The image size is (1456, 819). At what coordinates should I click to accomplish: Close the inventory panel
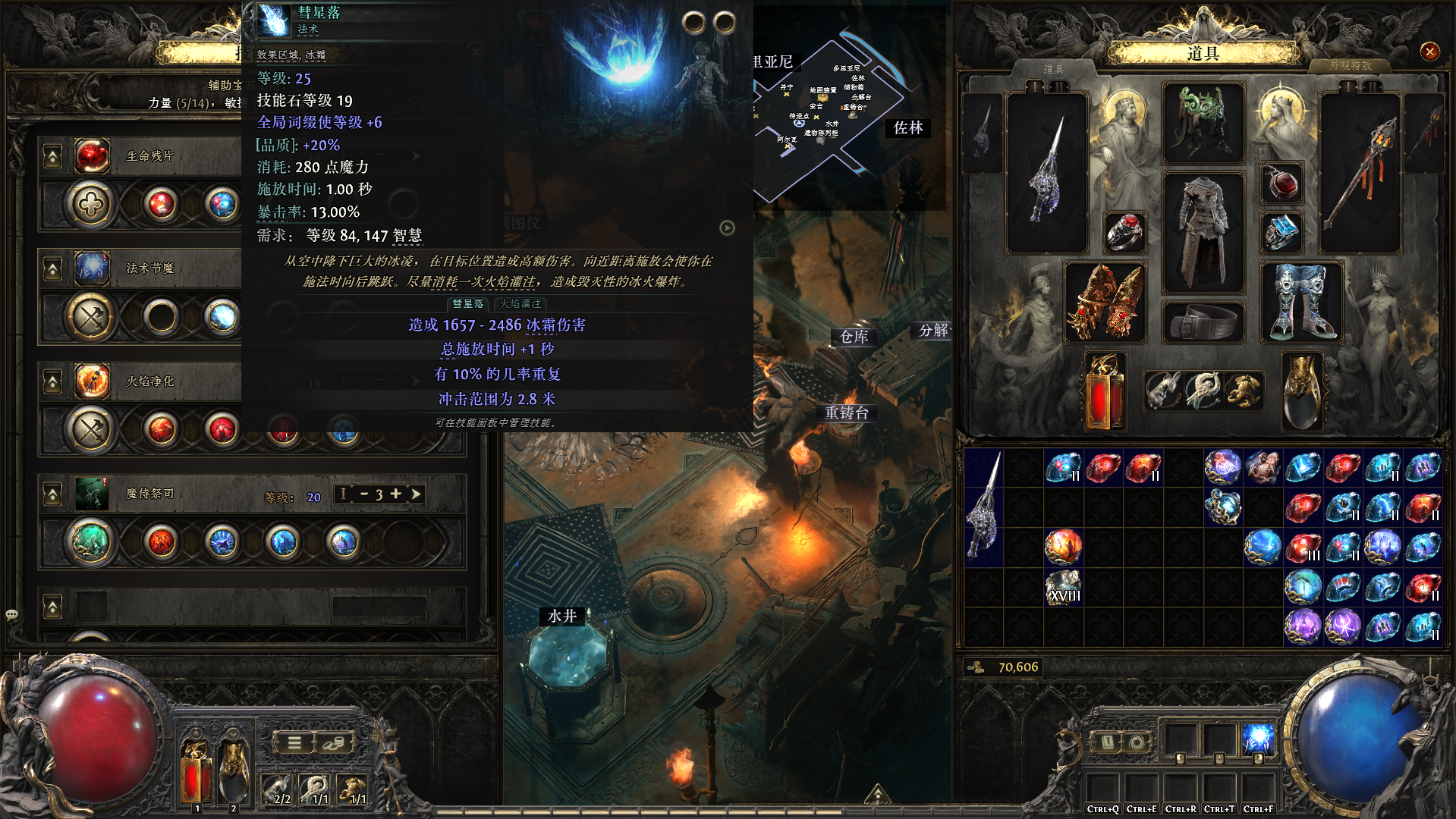click(x=1429, y=52)
